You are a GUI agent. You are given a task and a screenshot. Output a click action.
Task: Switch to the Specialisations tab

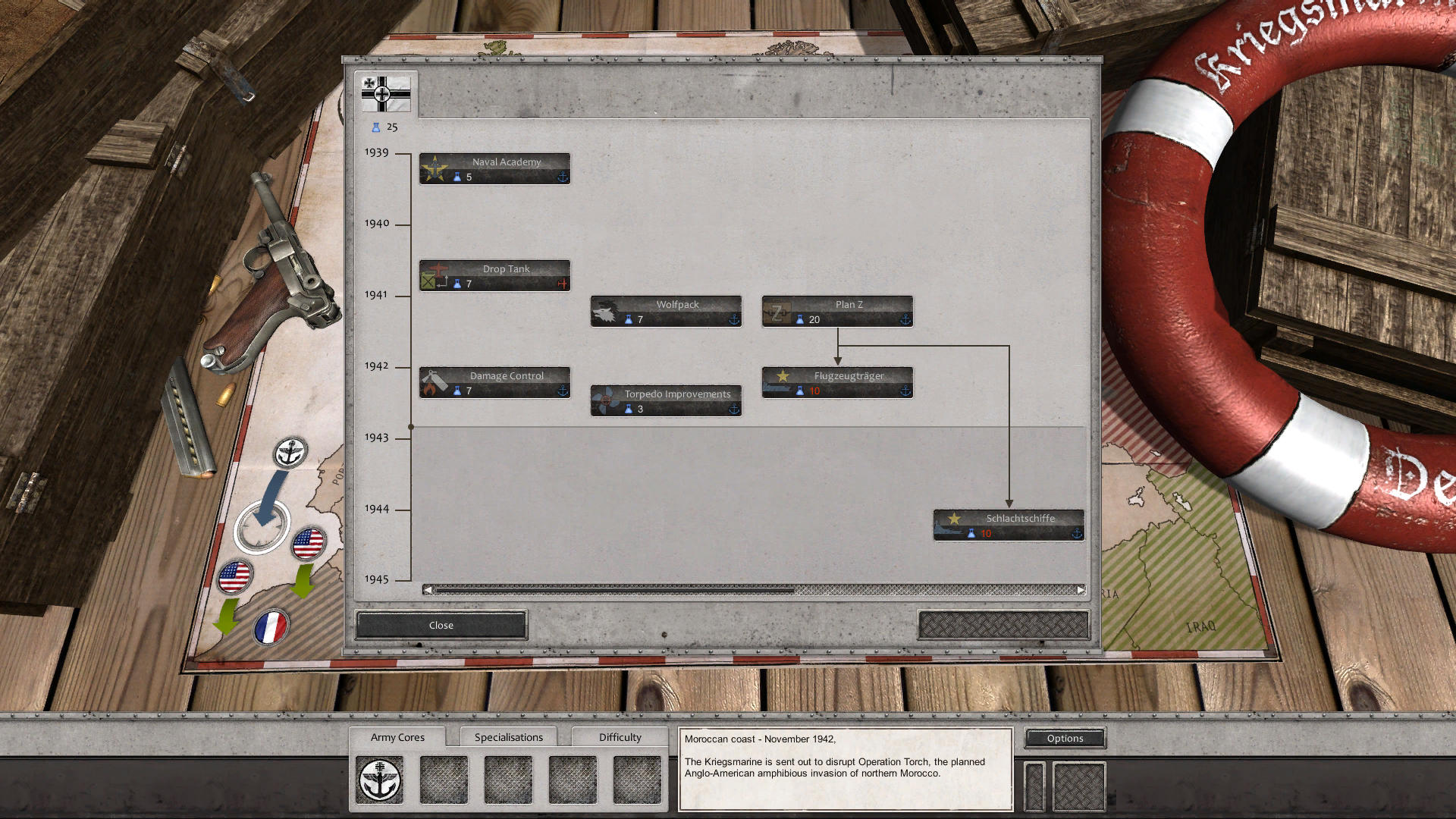point(509,736)
